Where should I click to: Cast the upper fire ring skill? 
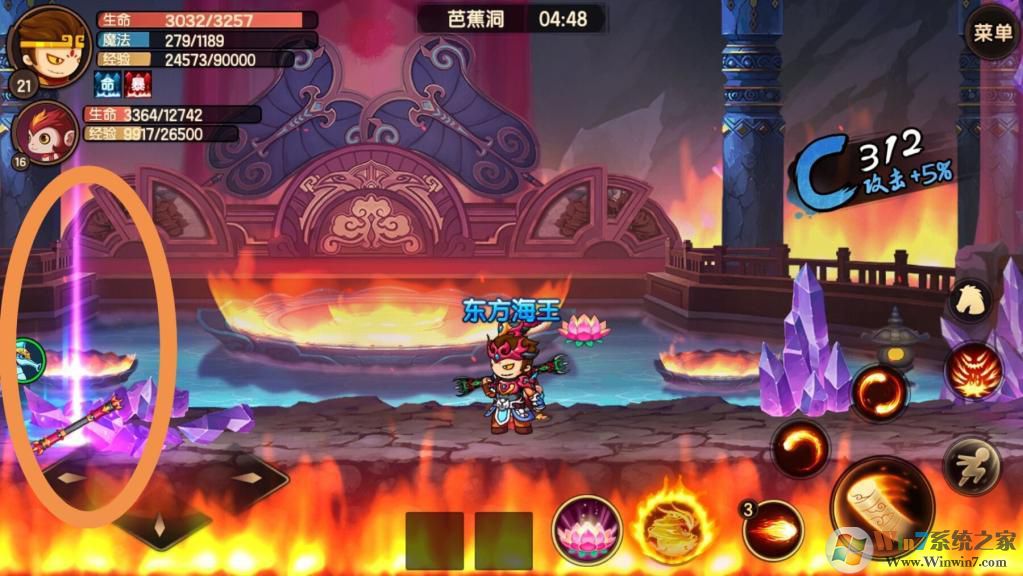[x=879, y=393]
